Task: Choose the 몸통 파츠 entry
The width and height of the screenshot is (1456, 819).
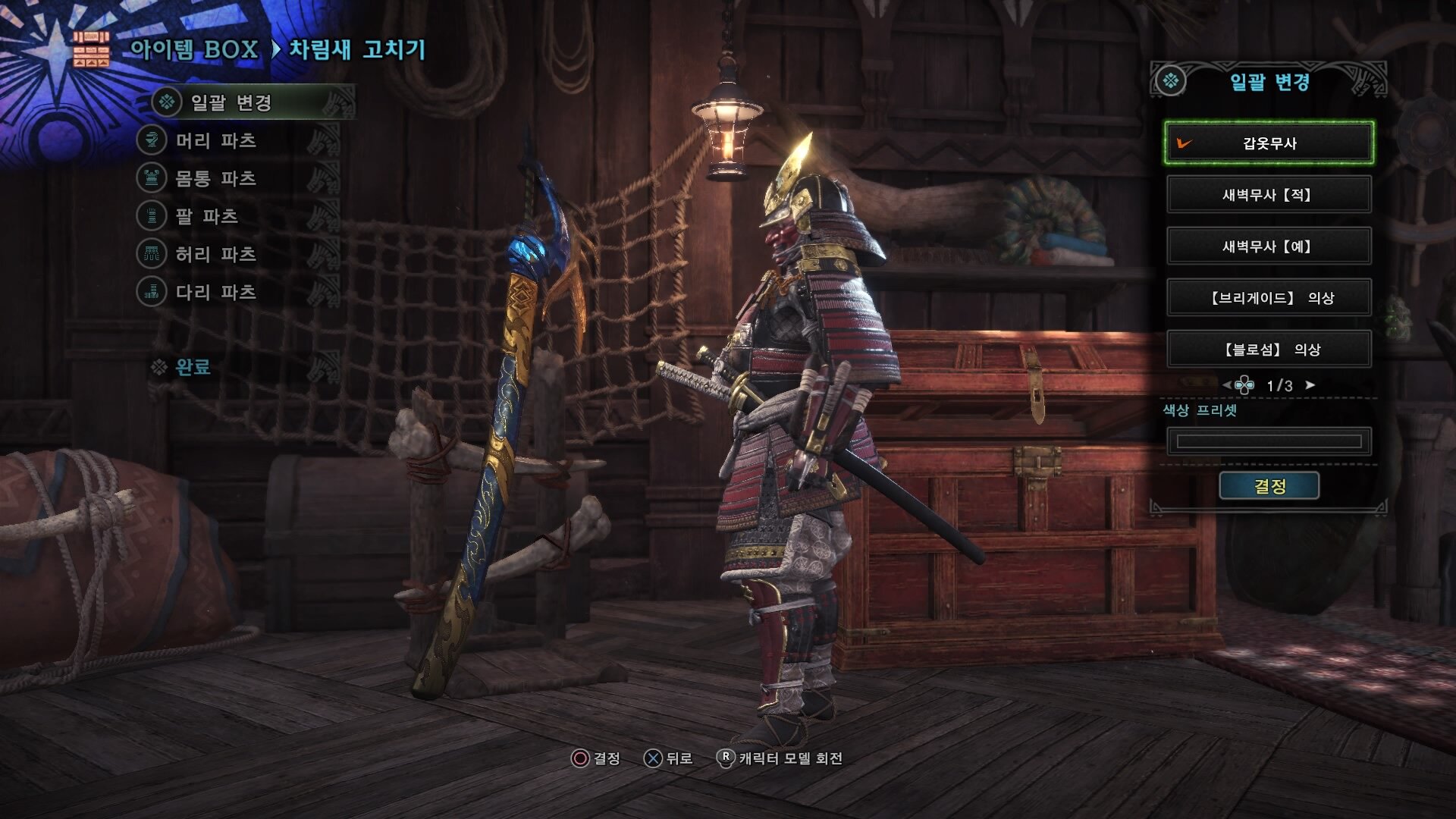Action: pyautogui.click(x=215, y=178)
